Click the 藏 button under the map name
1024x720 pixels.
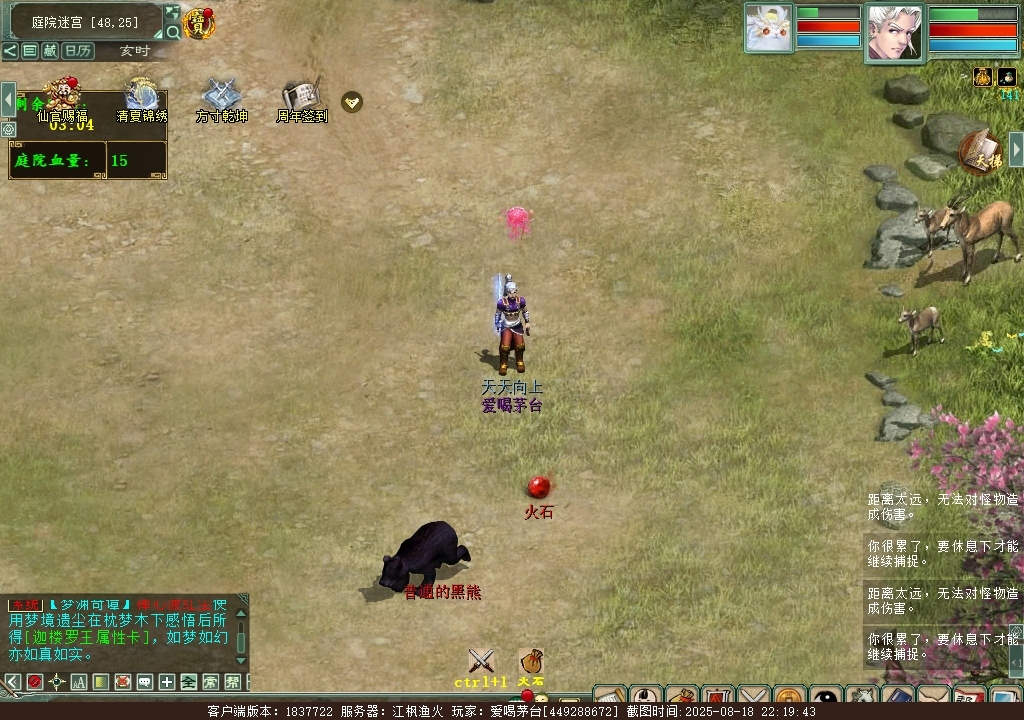50,51
